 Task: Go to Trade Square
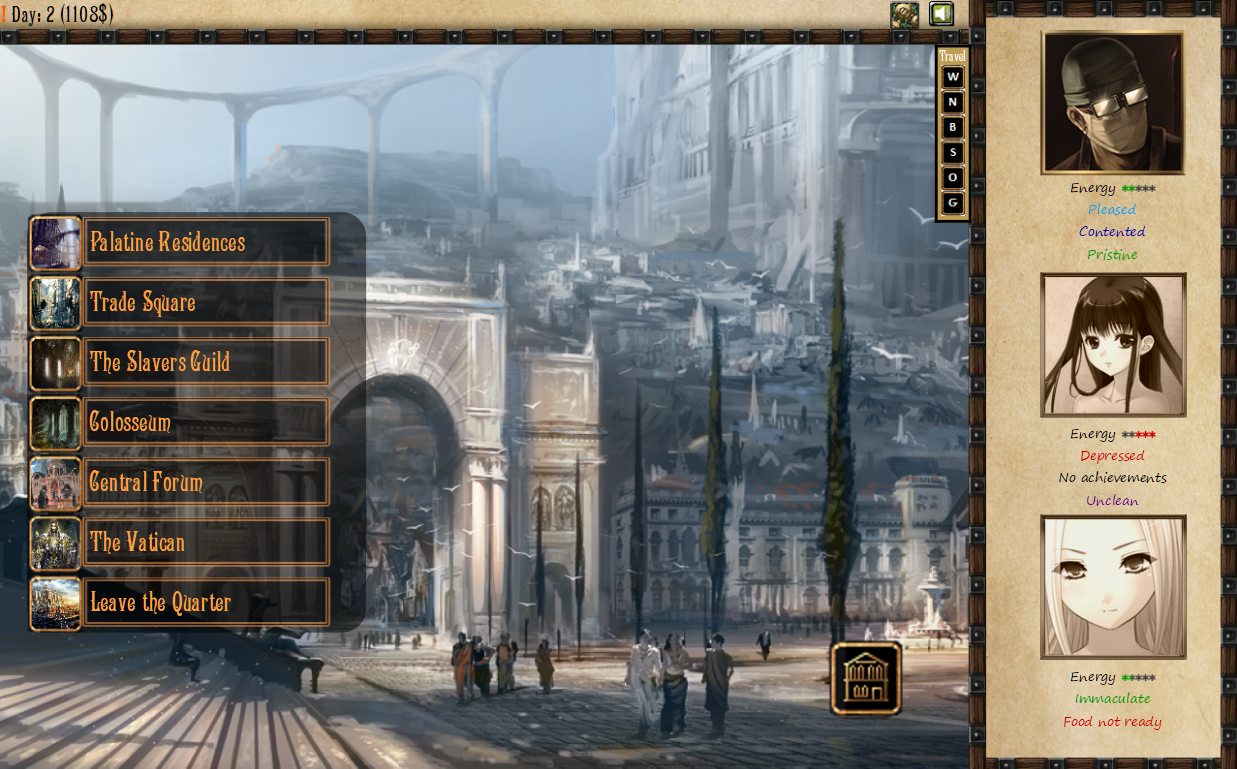tap(206, 302)
